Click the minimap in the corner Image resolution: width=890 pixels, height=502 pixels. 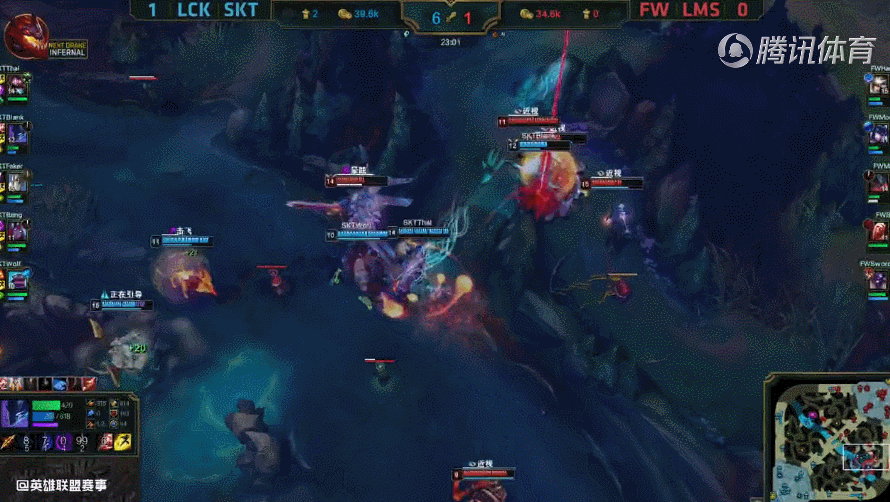coord(824,436)
